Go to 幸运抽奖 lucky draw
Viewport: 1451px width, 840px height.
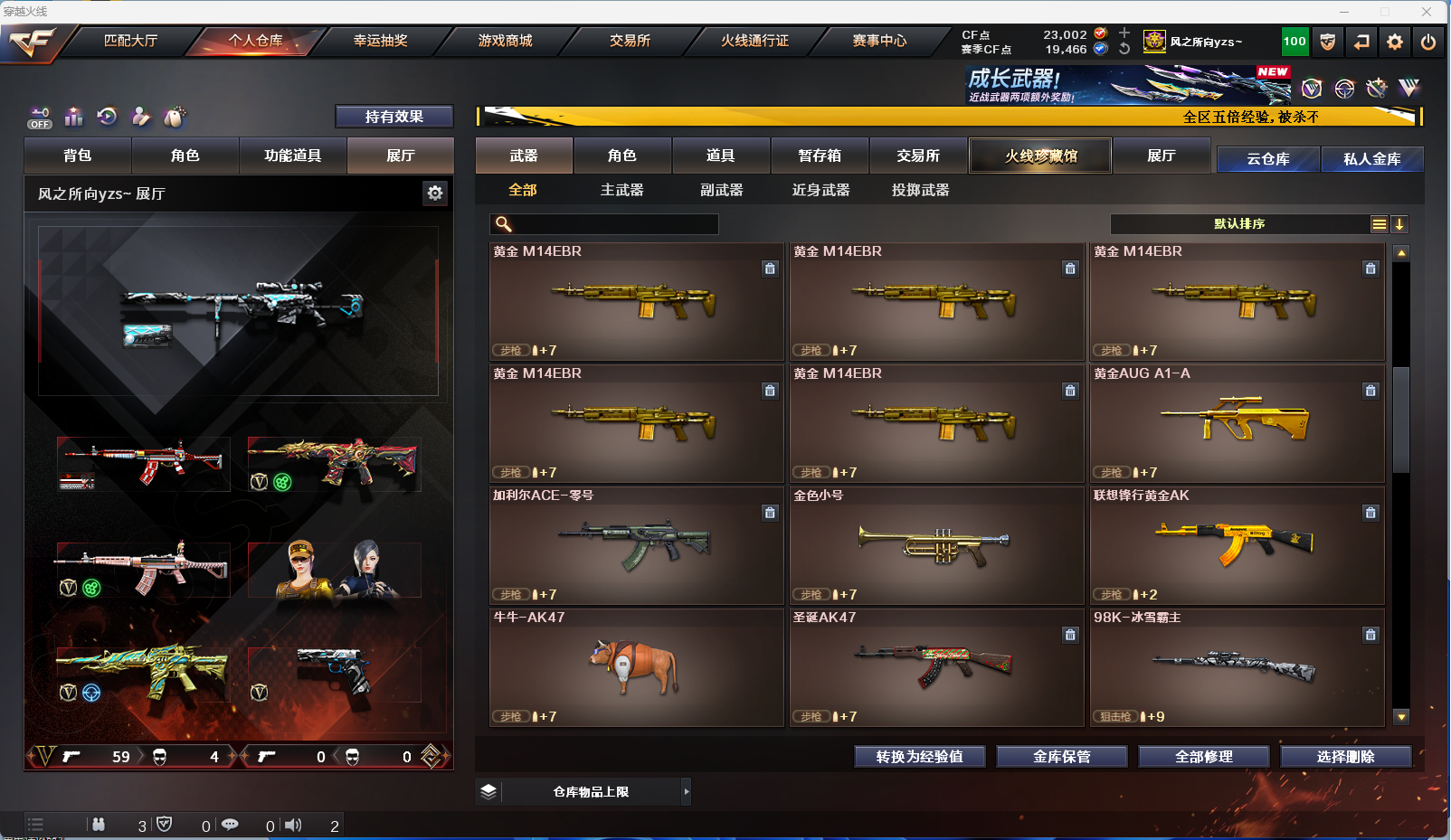point(380,41)
